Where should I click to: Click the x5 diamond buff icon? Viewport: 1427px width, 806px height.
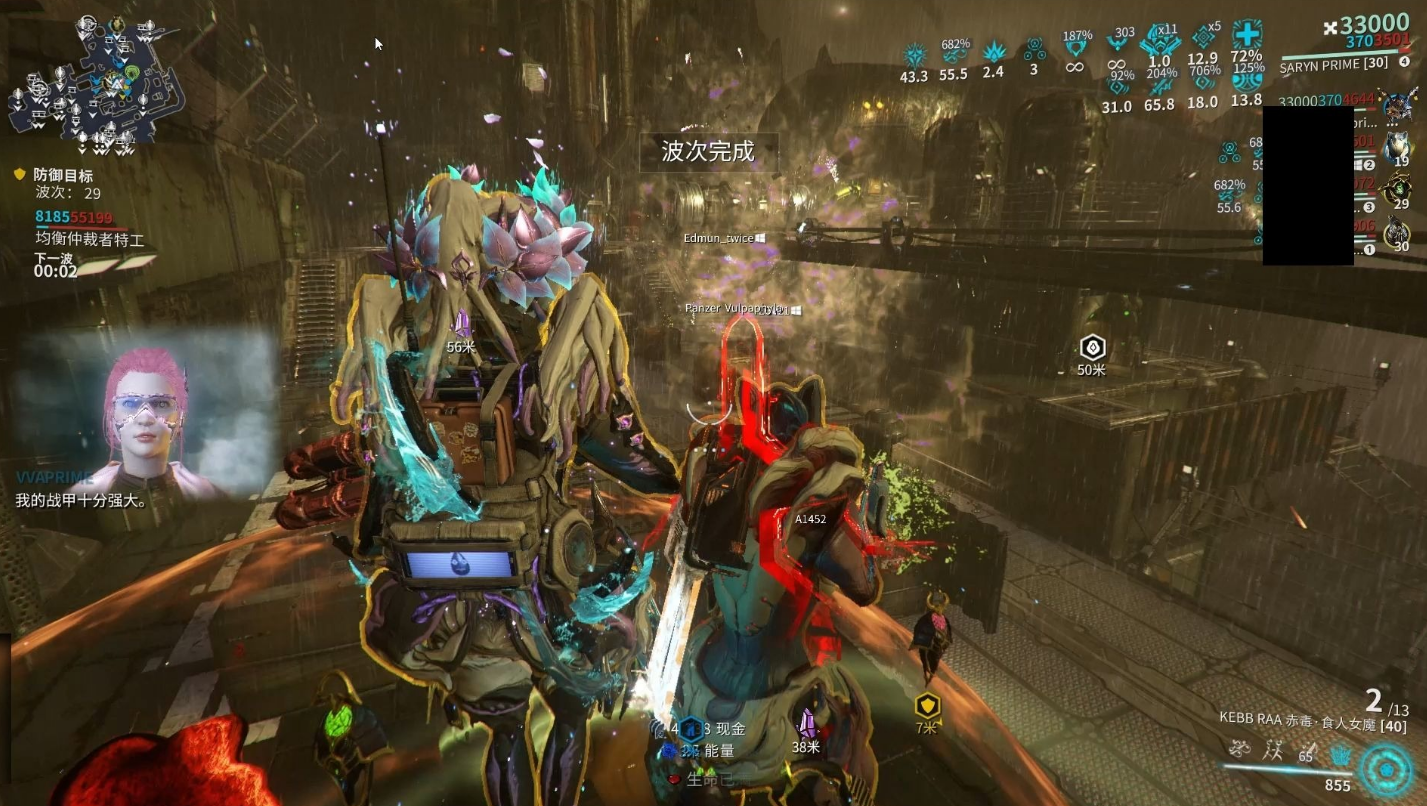coord(1203,38)
